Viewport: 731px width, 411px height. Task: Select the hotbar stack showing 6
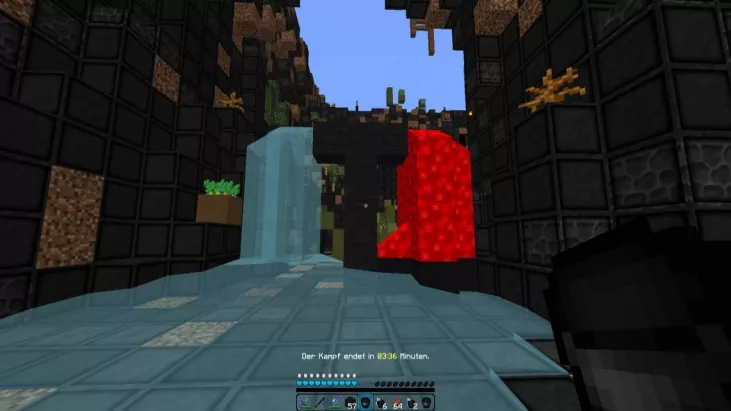(380, 402)
